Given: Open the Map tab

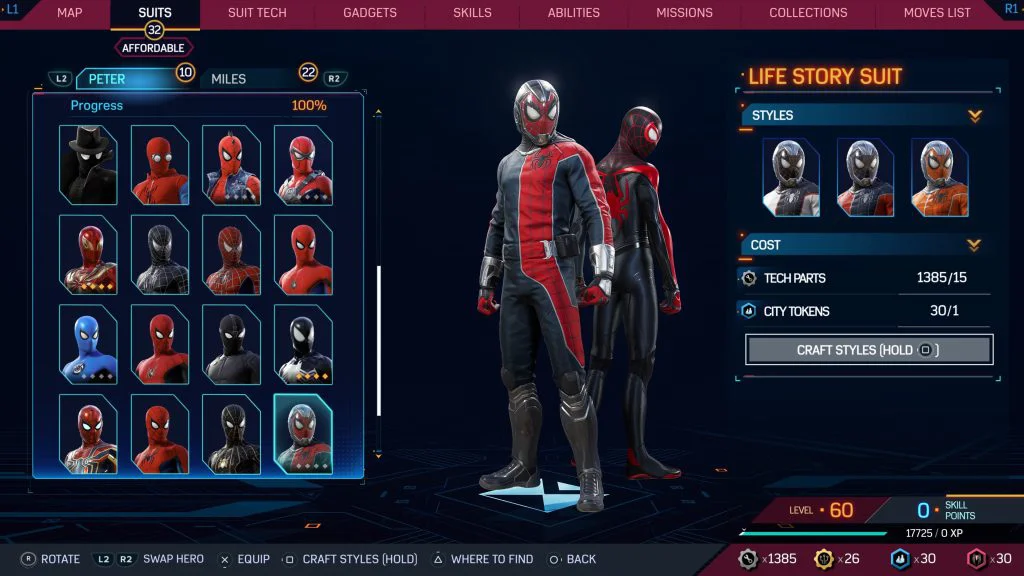Looking at the screenshot, I should pyautogui.click(x=69, y=13).
